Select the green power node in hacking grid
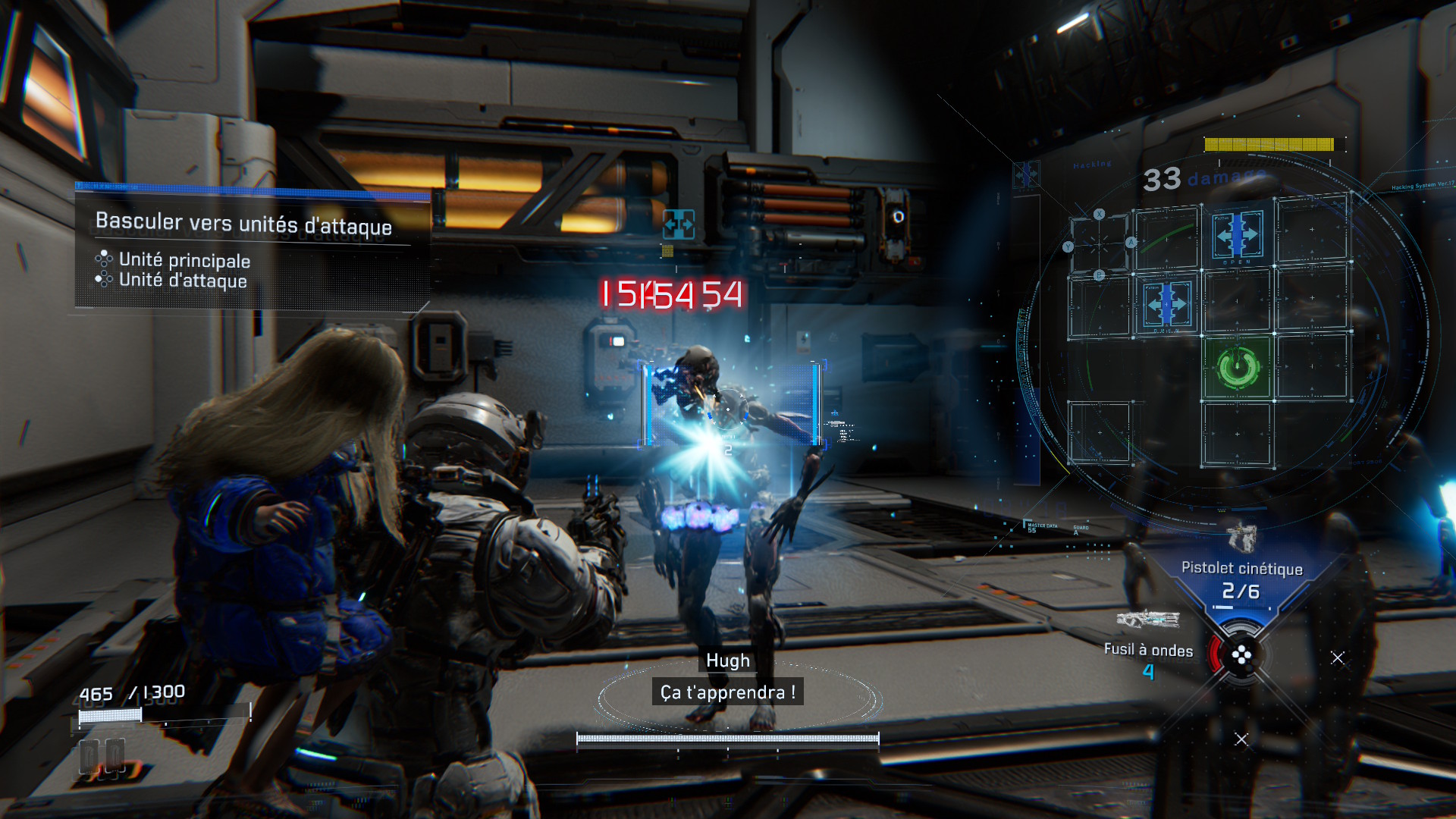The height and width of the screenshot is (819, 1456). (x=1238, y=368)
